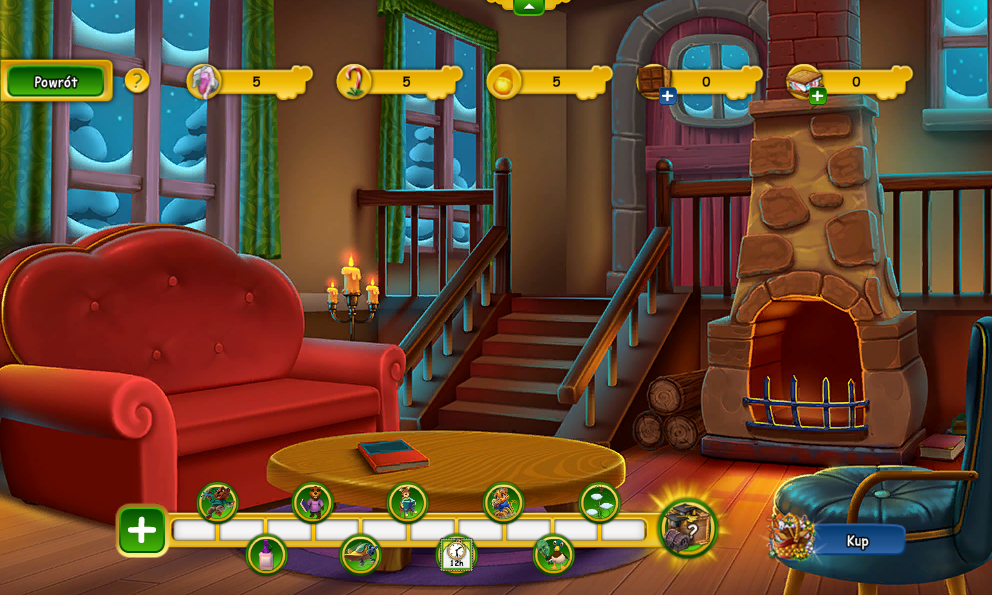Select the 12h clock timer icon
992x595 pixels.
click(x=457, y=554)
